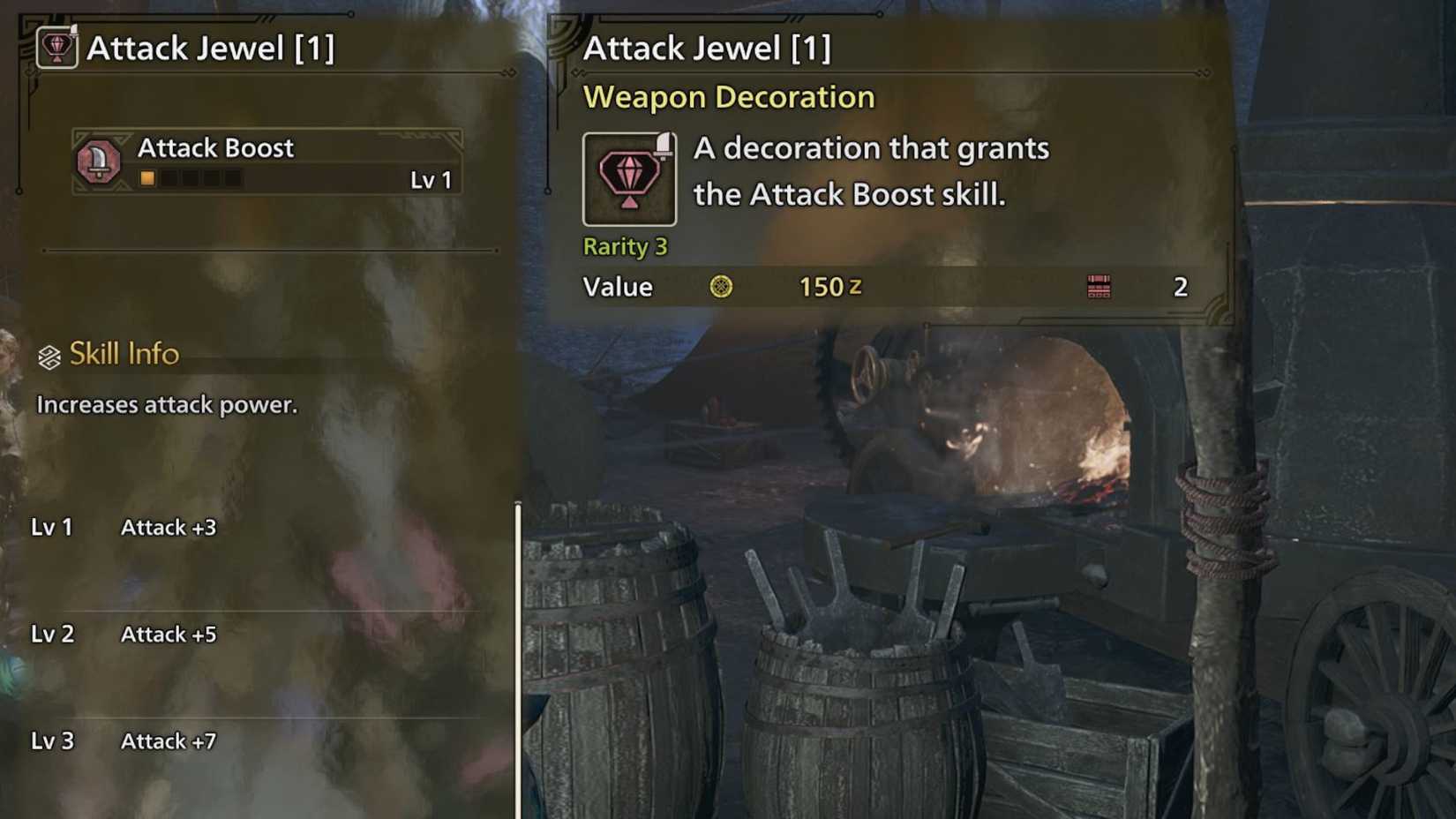Click the decoration slot icon beside the quantity
Screen dimensions: 1456x819
pos(1099,287)
